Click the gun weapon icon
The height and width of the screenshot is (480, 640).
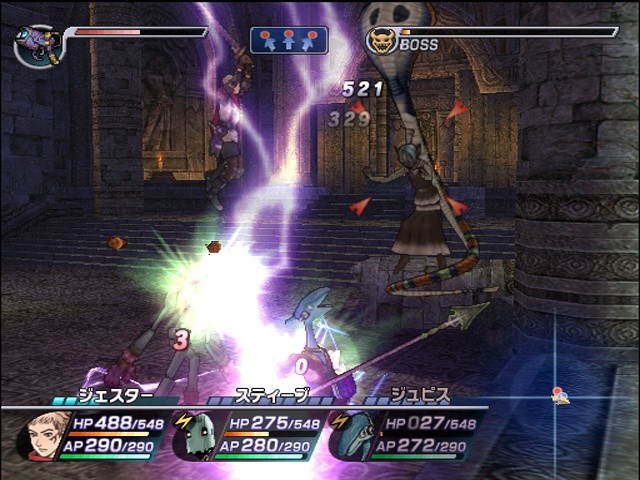pos(38,46)
